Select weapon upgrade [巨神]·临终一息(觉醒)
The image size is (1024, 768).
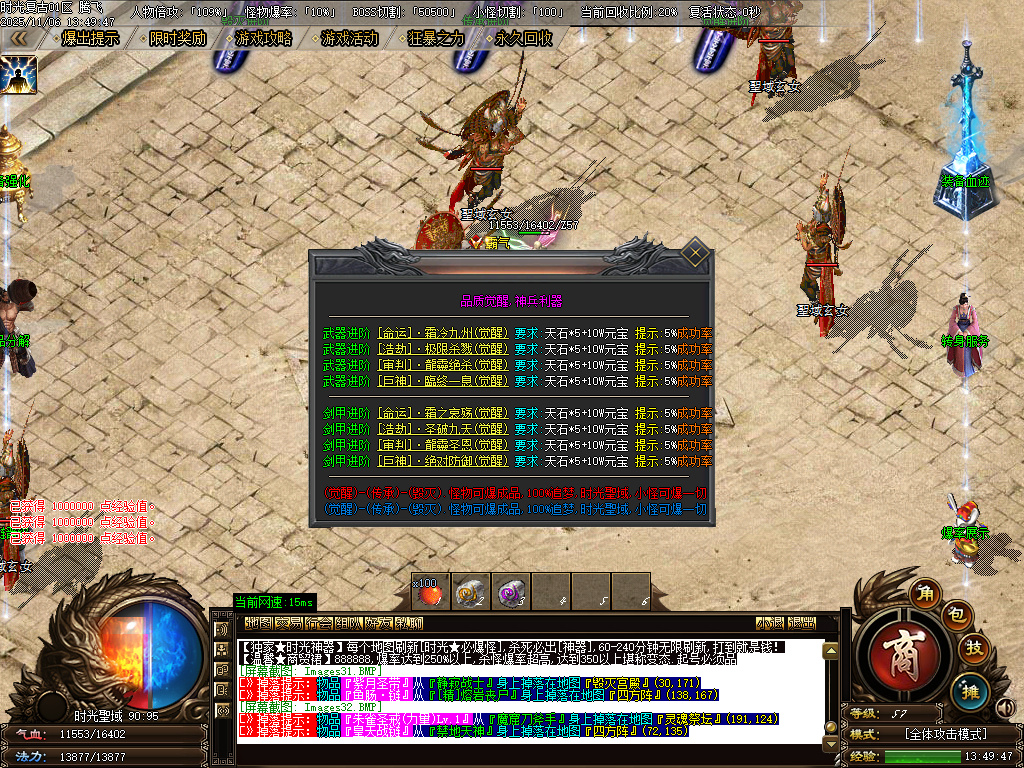[441, 381]
